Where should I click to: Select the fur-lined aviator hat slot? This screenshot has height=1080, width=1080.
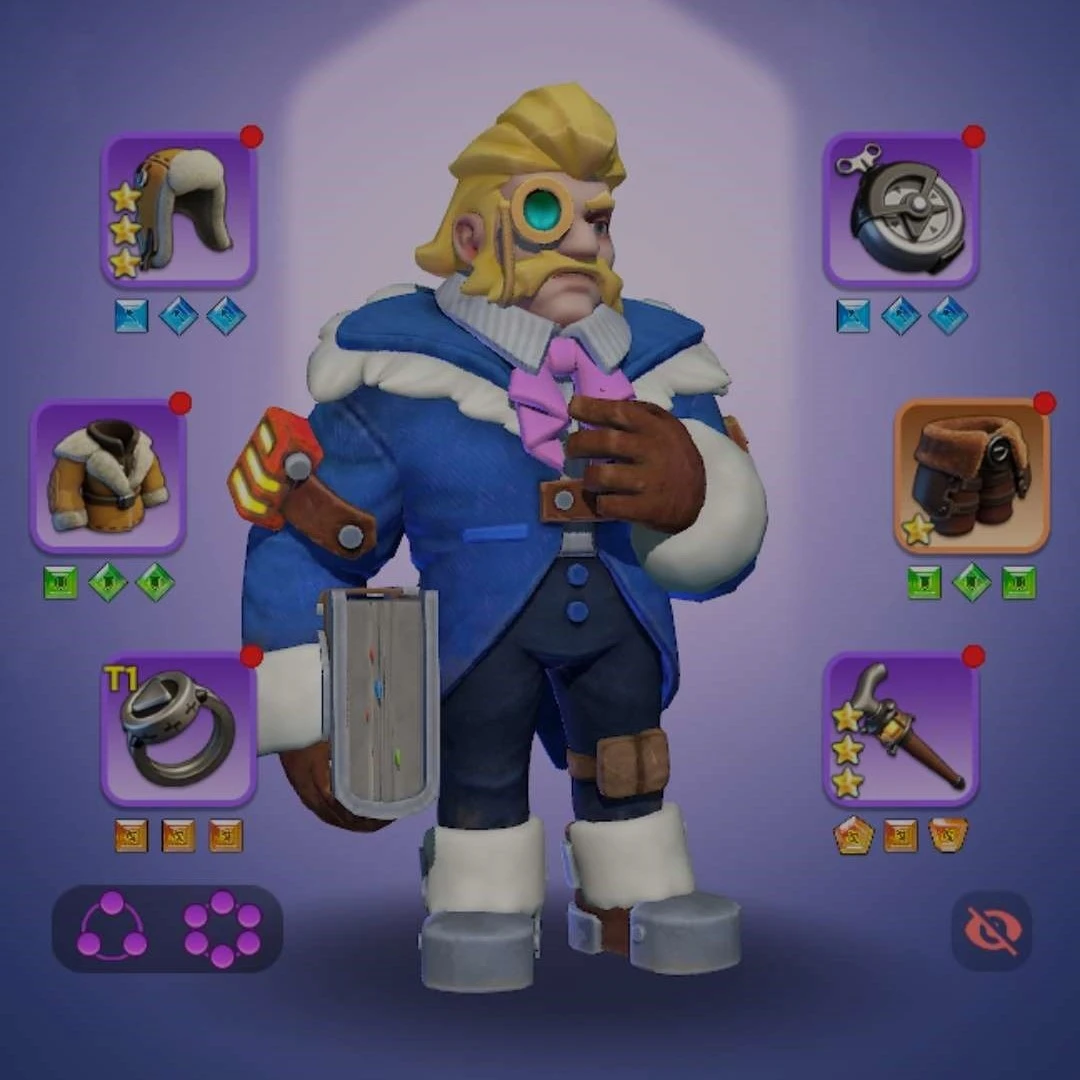pyautogui.click(x=179, y=211)
